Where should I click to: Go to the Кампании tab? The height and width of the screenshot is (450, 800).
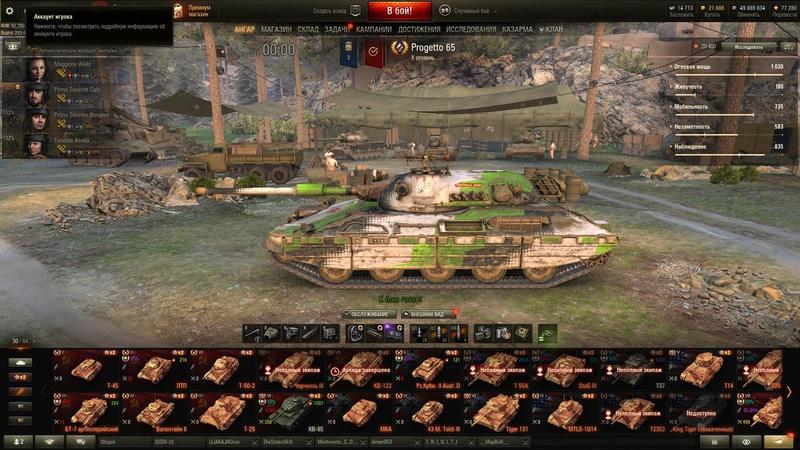(374, 30)
